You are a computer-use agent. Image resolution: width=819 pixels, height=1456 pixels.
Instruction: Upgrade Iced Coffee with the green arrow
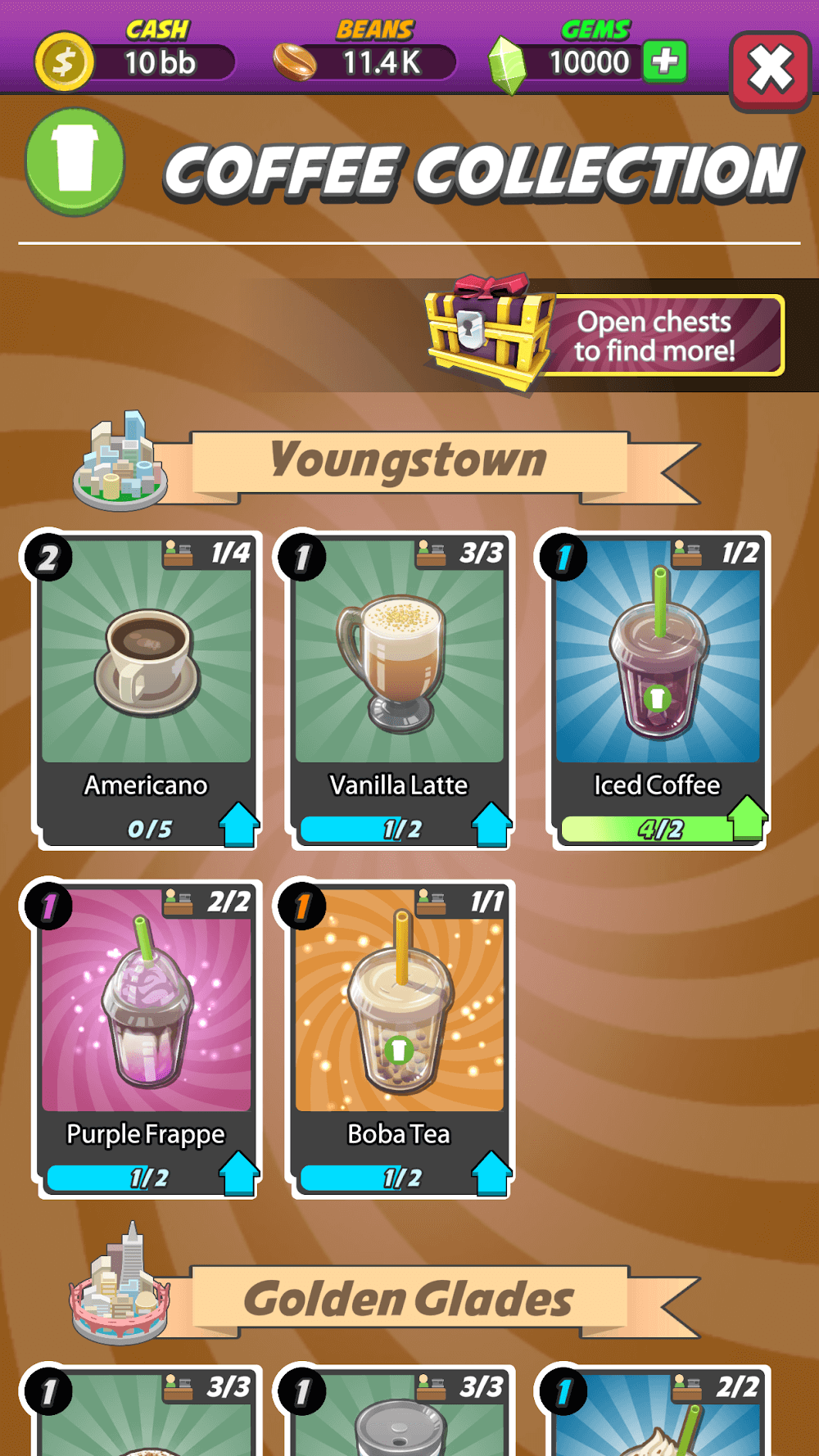click(747, 817)
